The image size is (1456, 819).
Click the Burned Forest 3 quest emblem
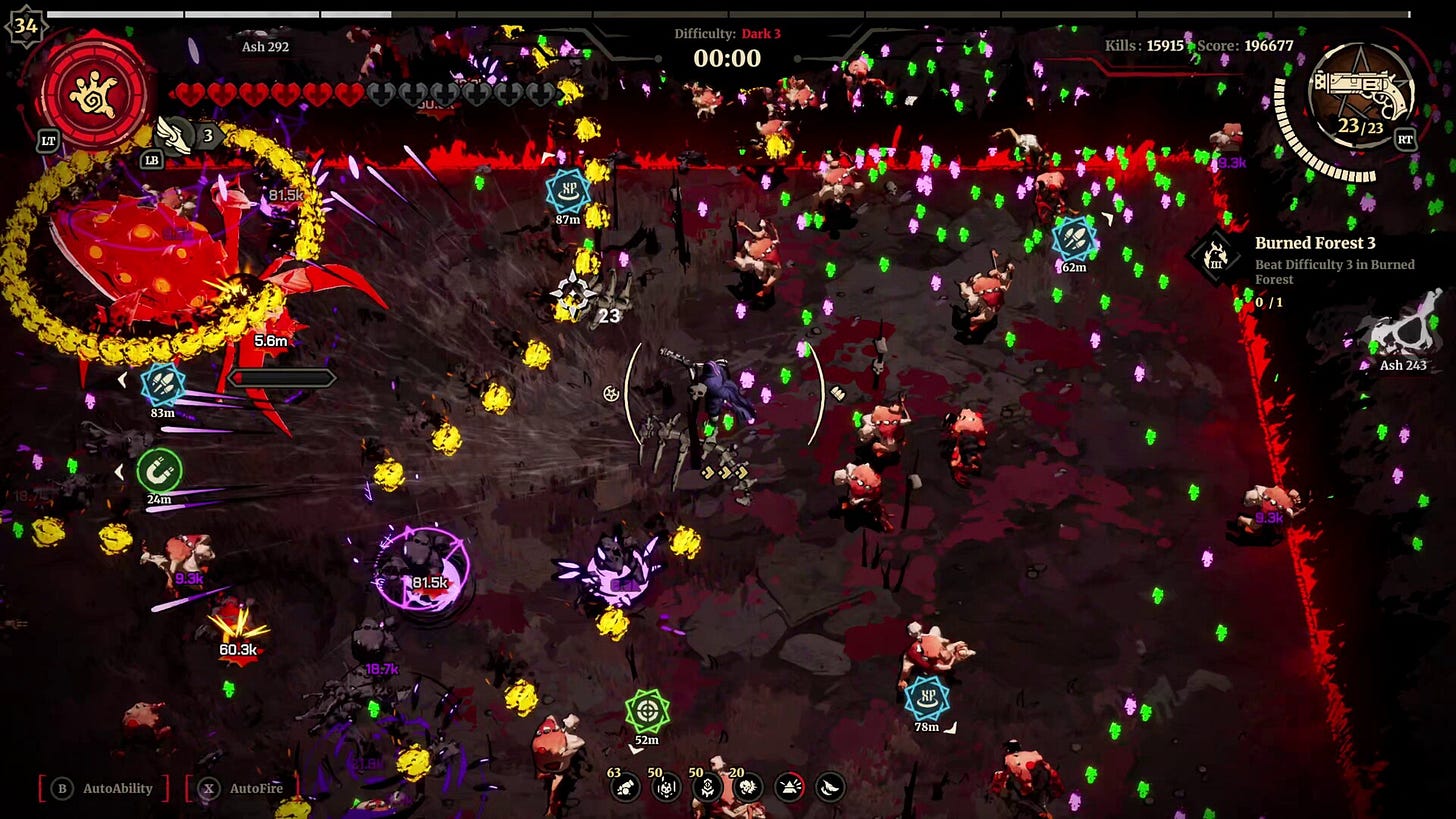click(1217, 256)
